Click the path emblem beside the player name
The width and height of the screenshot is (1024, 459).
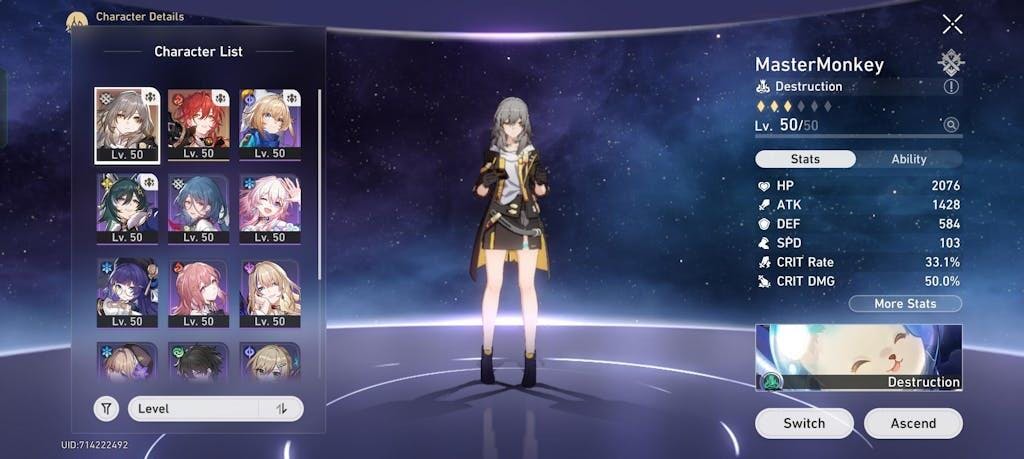tap(951, 63)
